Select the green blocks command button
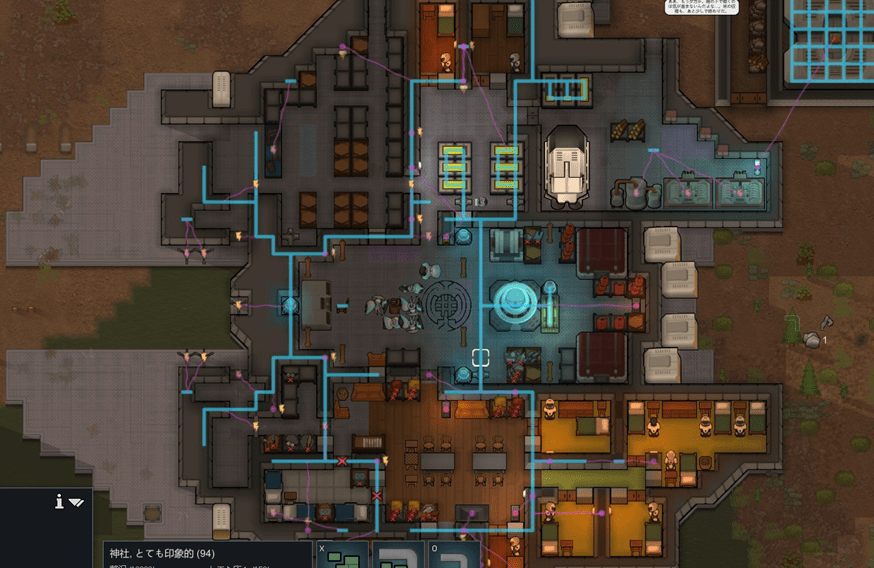The width and height of the screenshot is (874, 568). tap(342, 556)
